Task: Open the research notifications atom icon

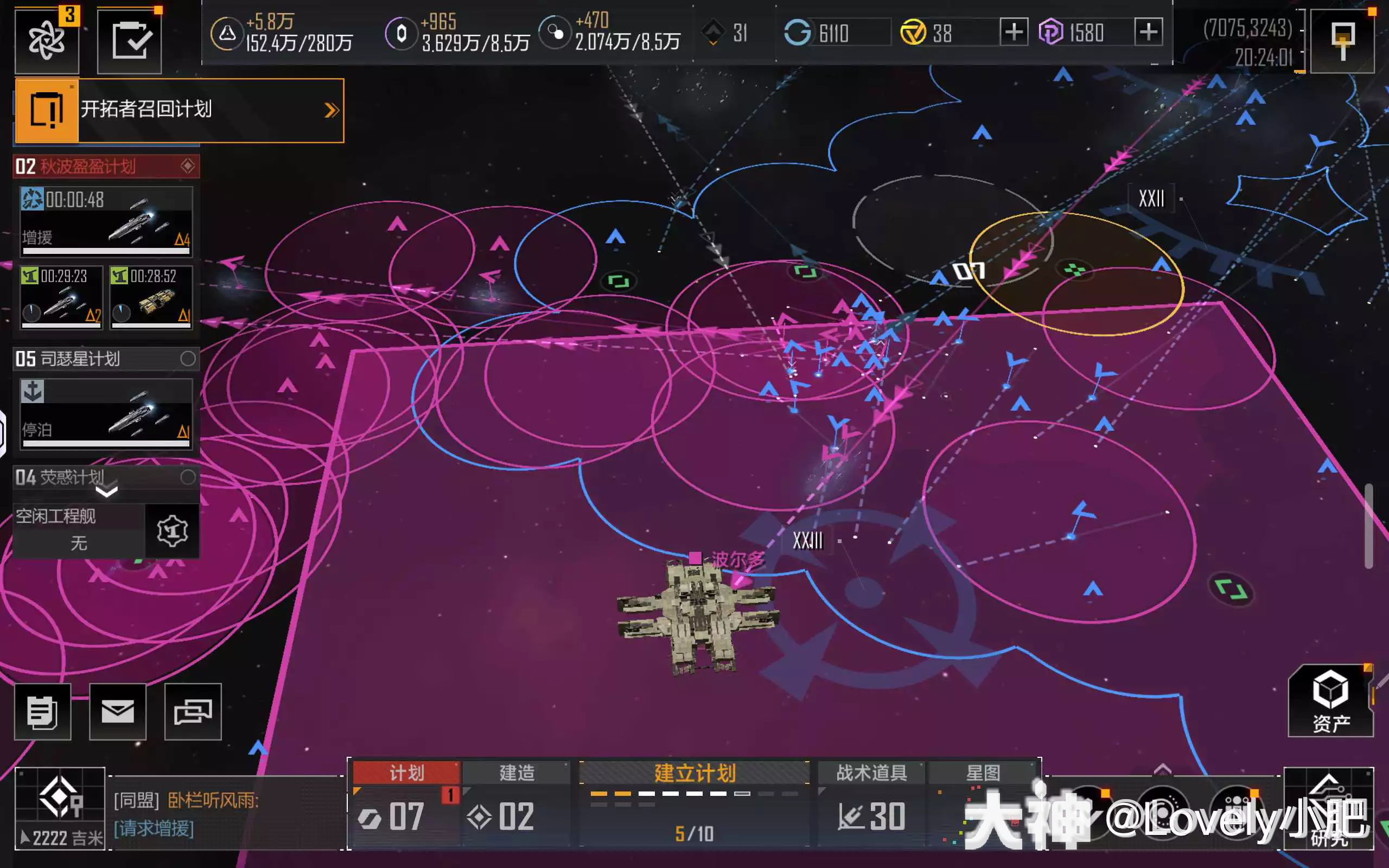Action: (x=46, y=40)
